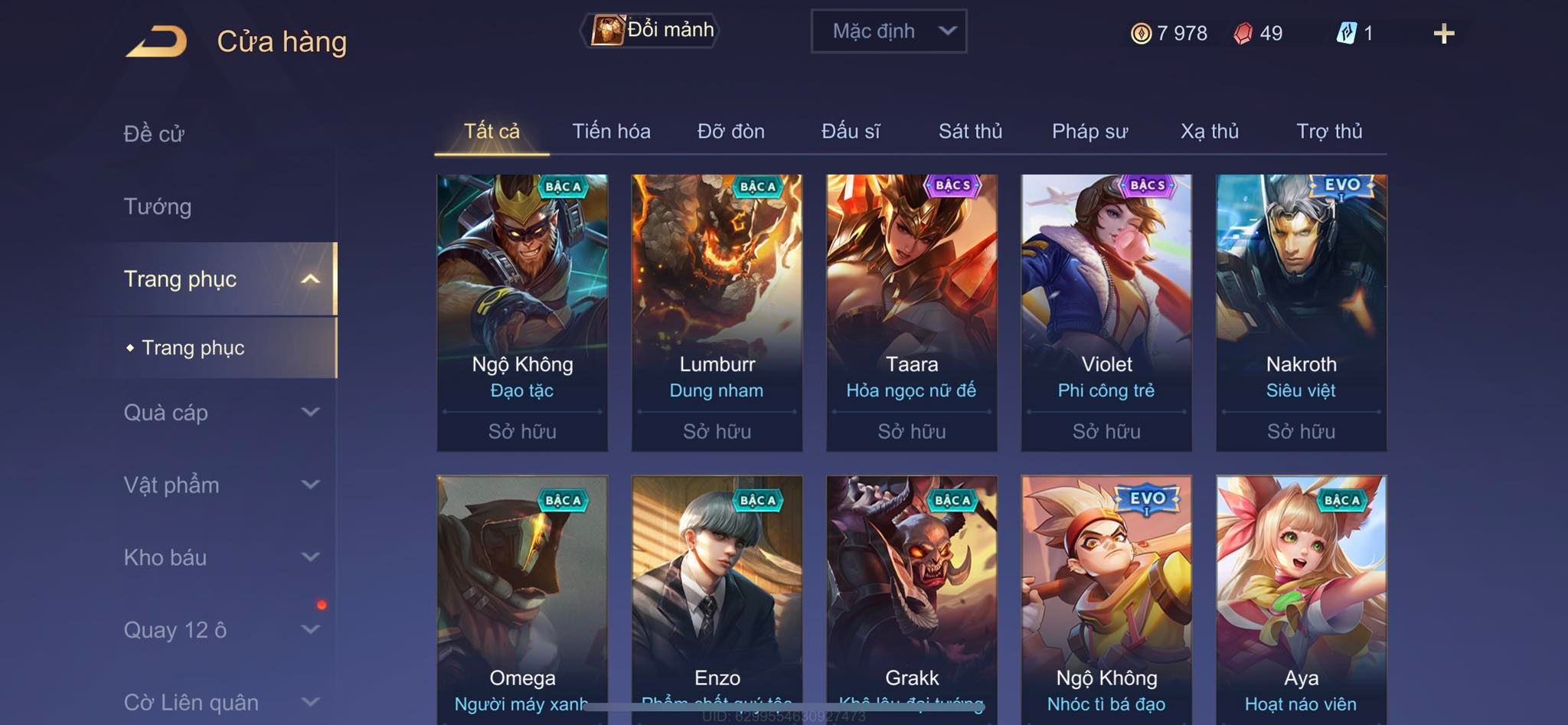The width and height of the screenshot is (1568, 725).
Task: Switch to the Tiến hóa tab
Action: coord(611,132)
